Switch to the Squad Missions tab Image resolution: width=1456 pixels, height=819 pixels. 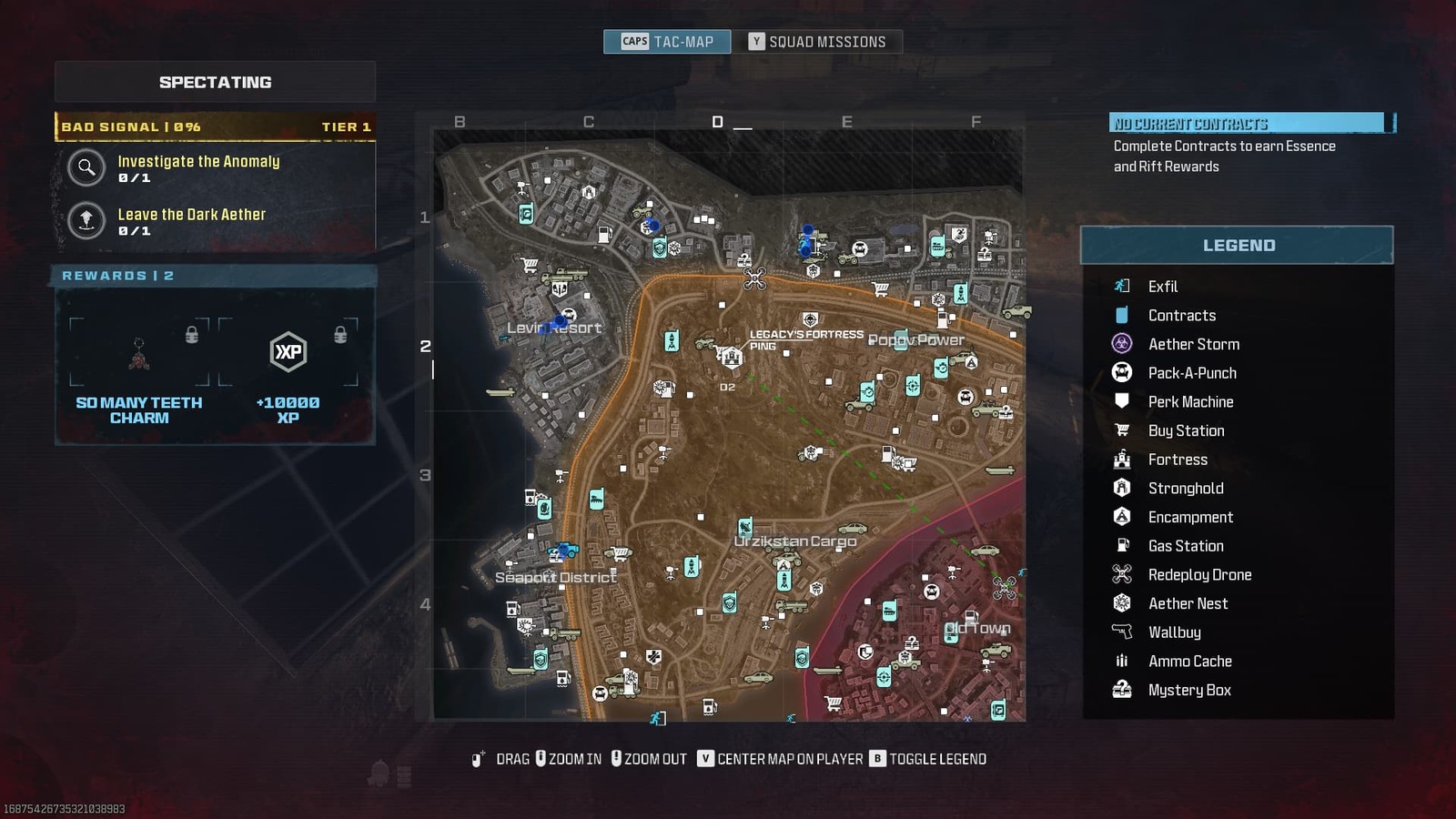(x=819, y=41)
